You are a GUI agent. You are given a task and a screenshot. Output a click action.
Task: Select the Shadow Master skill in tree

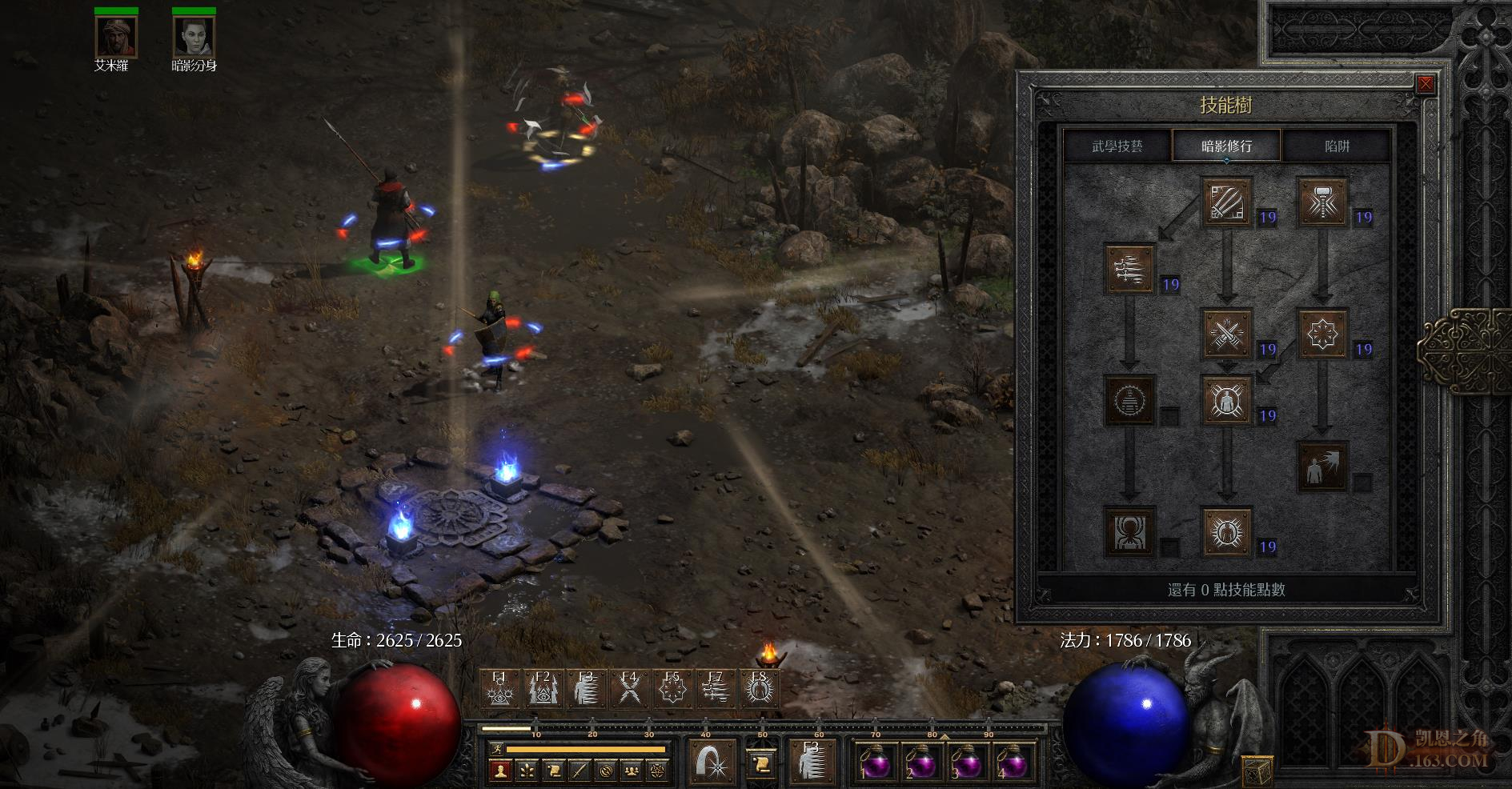point(1227,531)
